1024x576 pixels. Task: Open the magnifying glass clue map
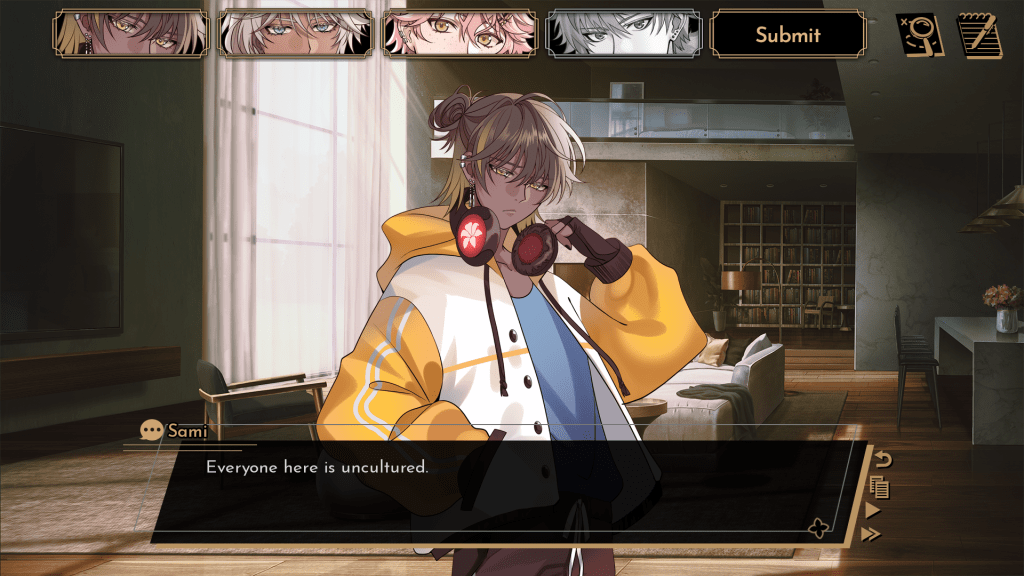point(919,35)
